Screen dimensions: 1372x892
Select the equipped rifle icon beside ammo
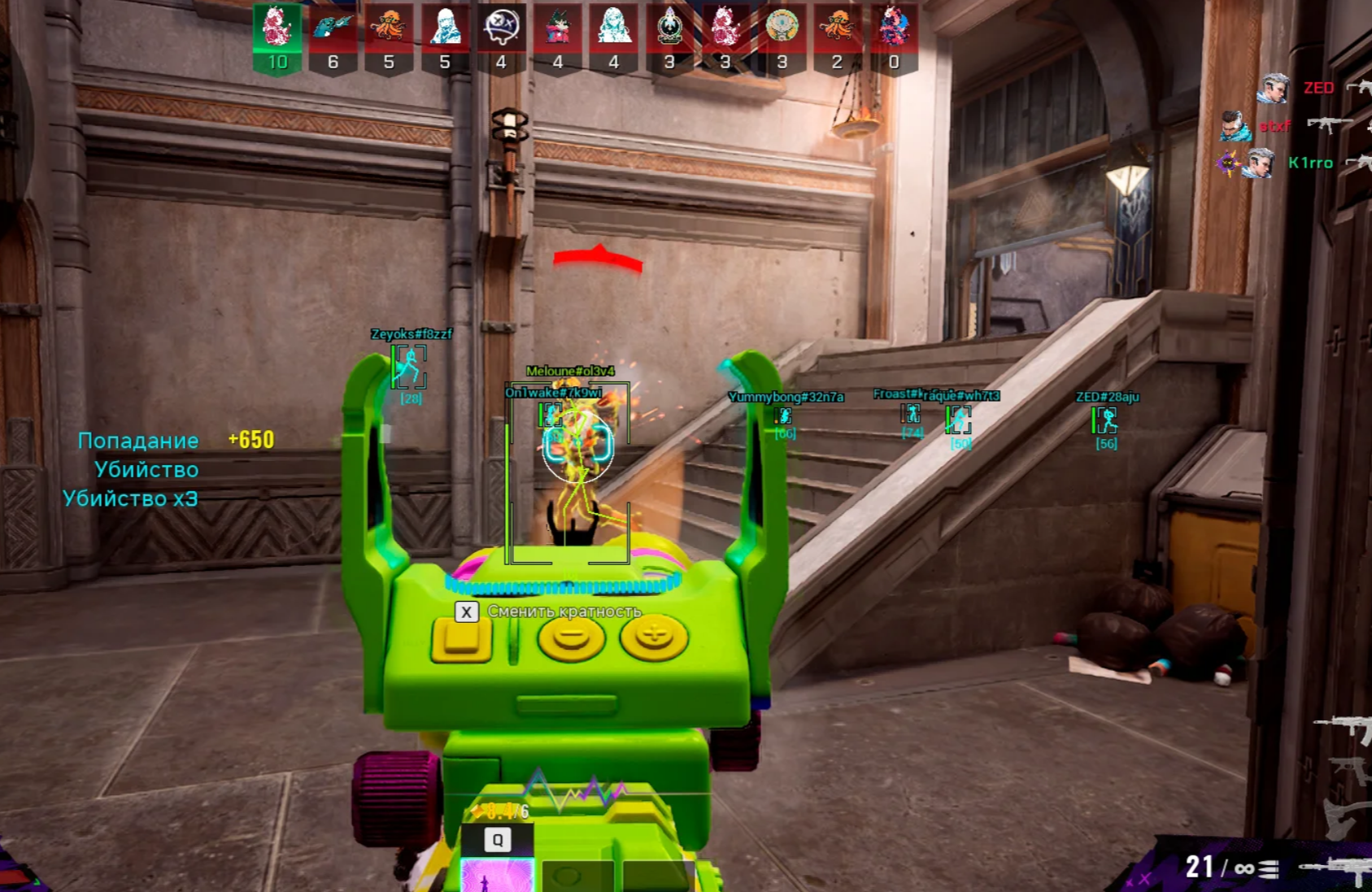(x=1338, y=868)
